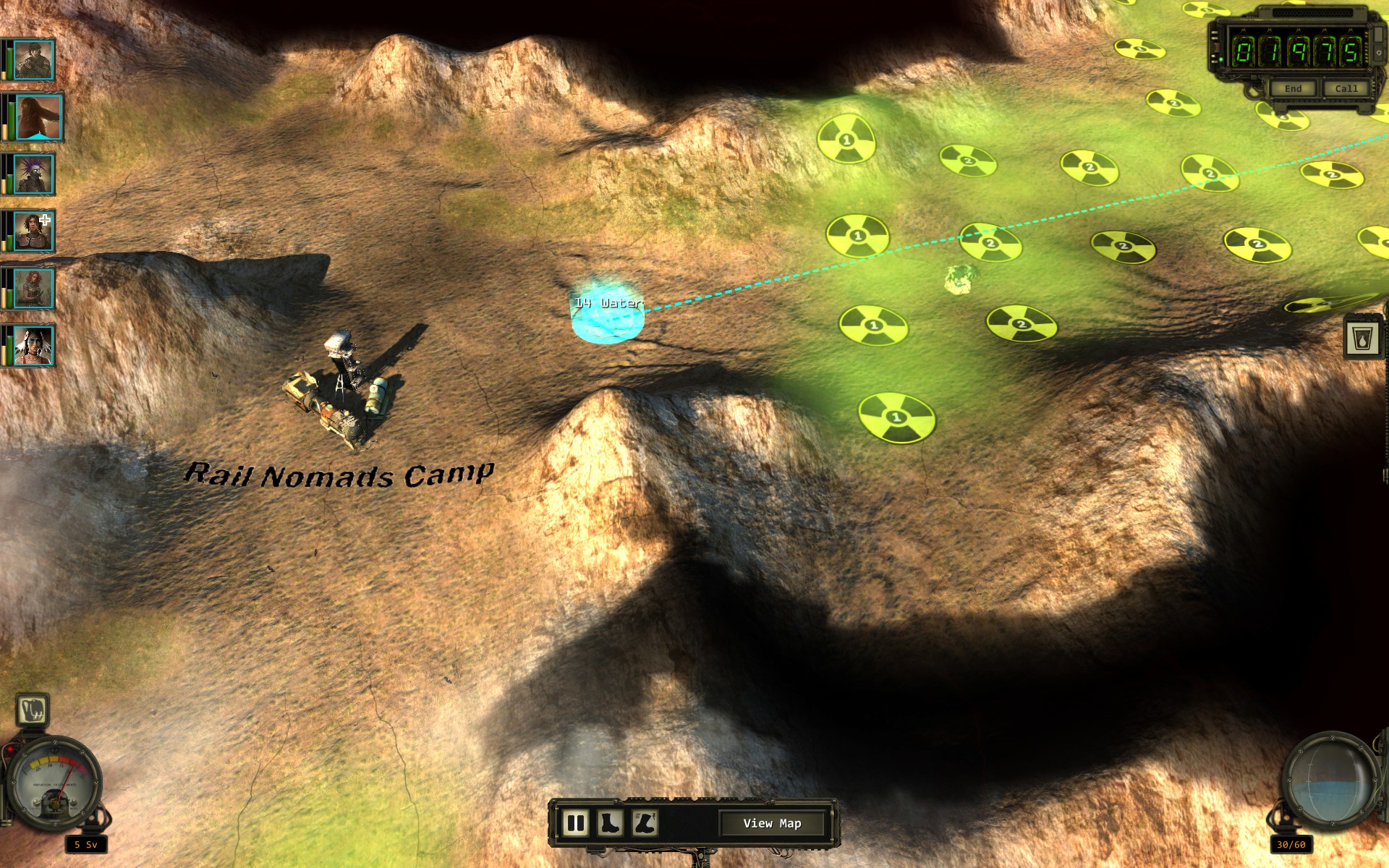This screenshot has height=868, width=1389.
Task: Select the walking boot speed button
Action: pos(610,823)
